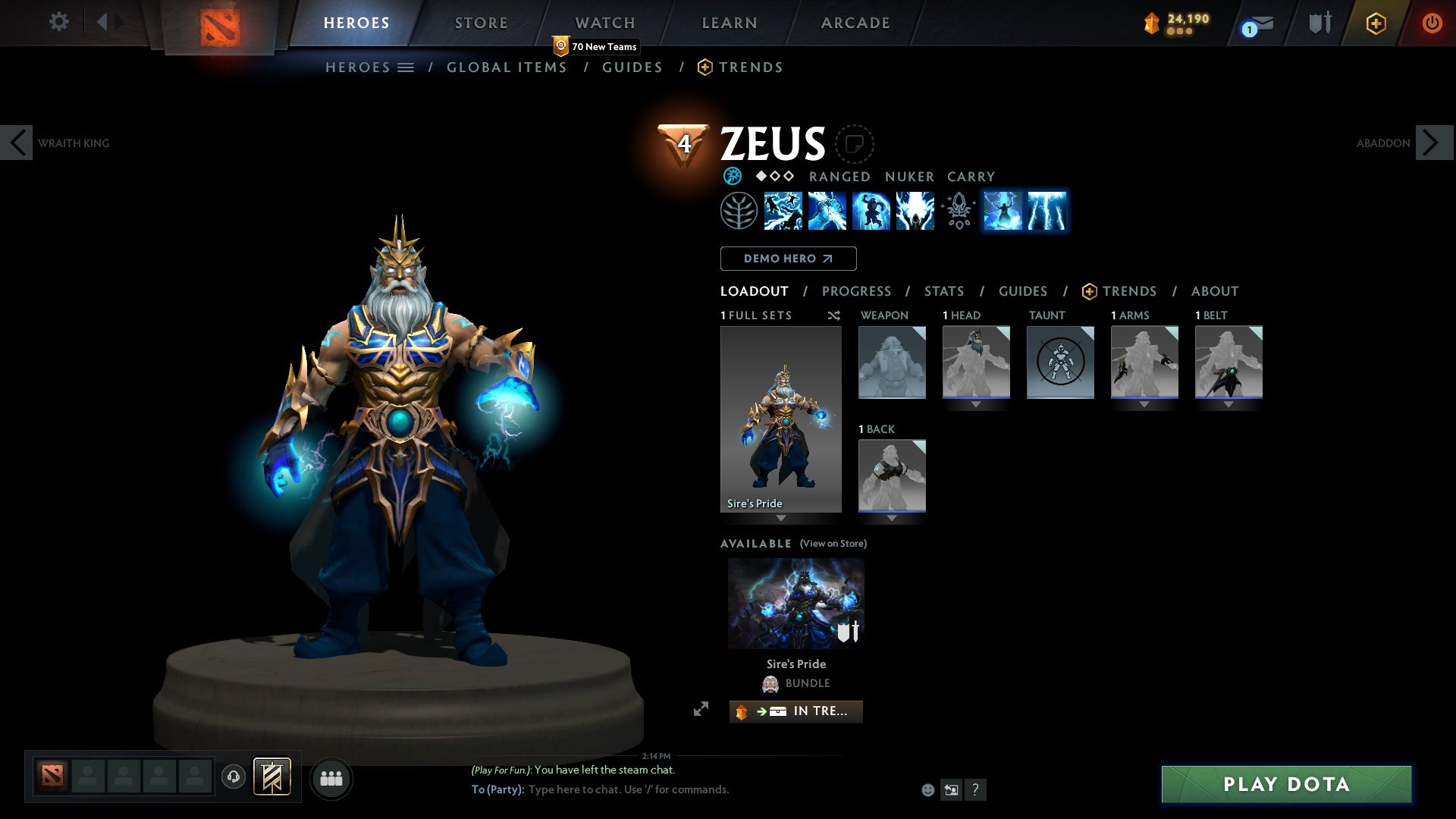Open the Watch menu item
This screenshot has width=1456, height=819.
click(604, 23)
